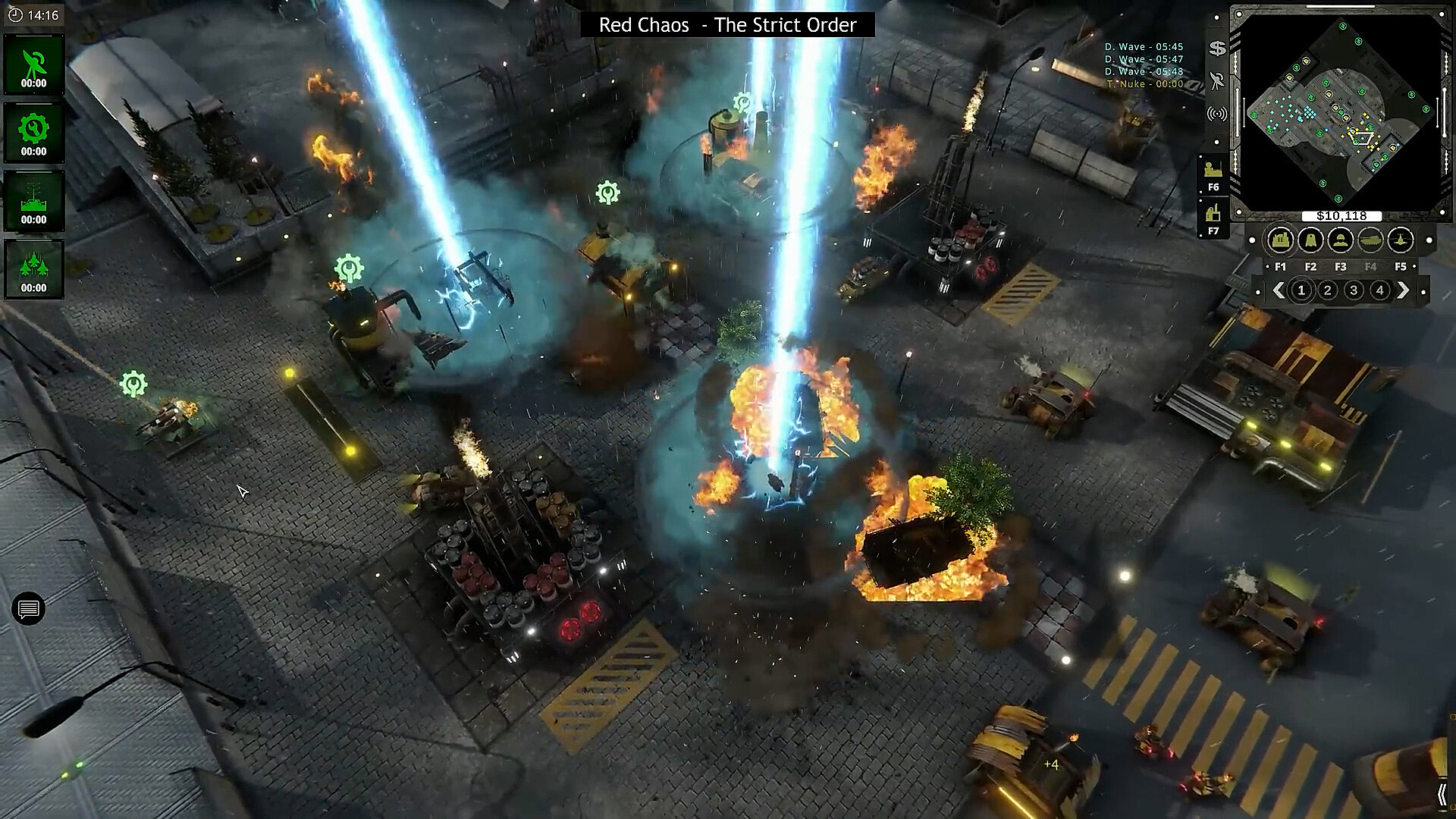Viewport: 1456px width, 819px height.
Task: Go to previous build page arrow
Action: pos(1279,290)
